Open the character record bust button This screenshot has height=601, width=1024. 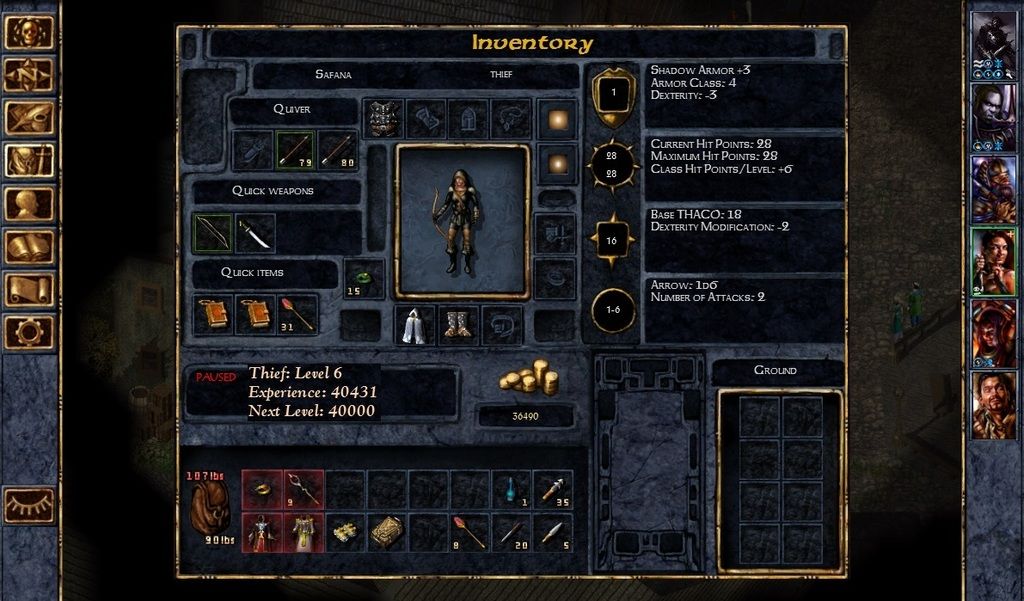pyautogui.click(x=29, y=204)
